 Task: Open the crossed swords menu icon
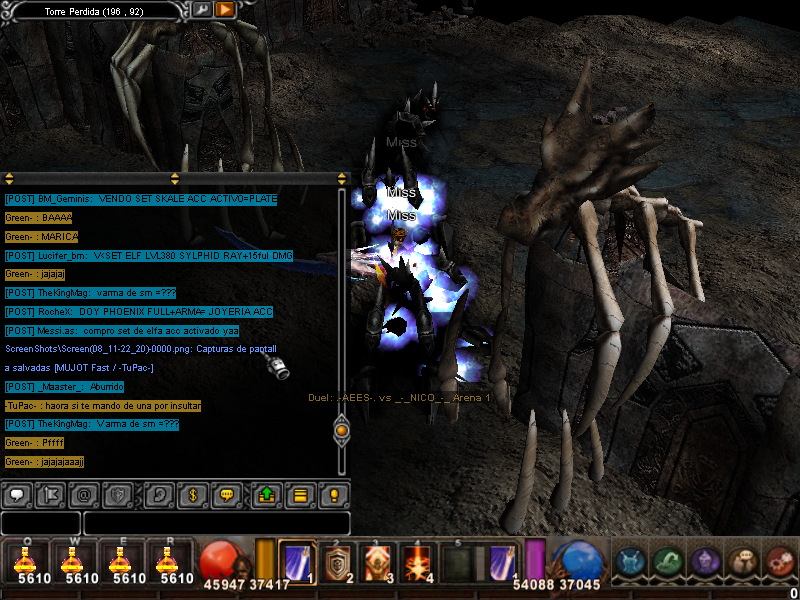tap(629, 561)
